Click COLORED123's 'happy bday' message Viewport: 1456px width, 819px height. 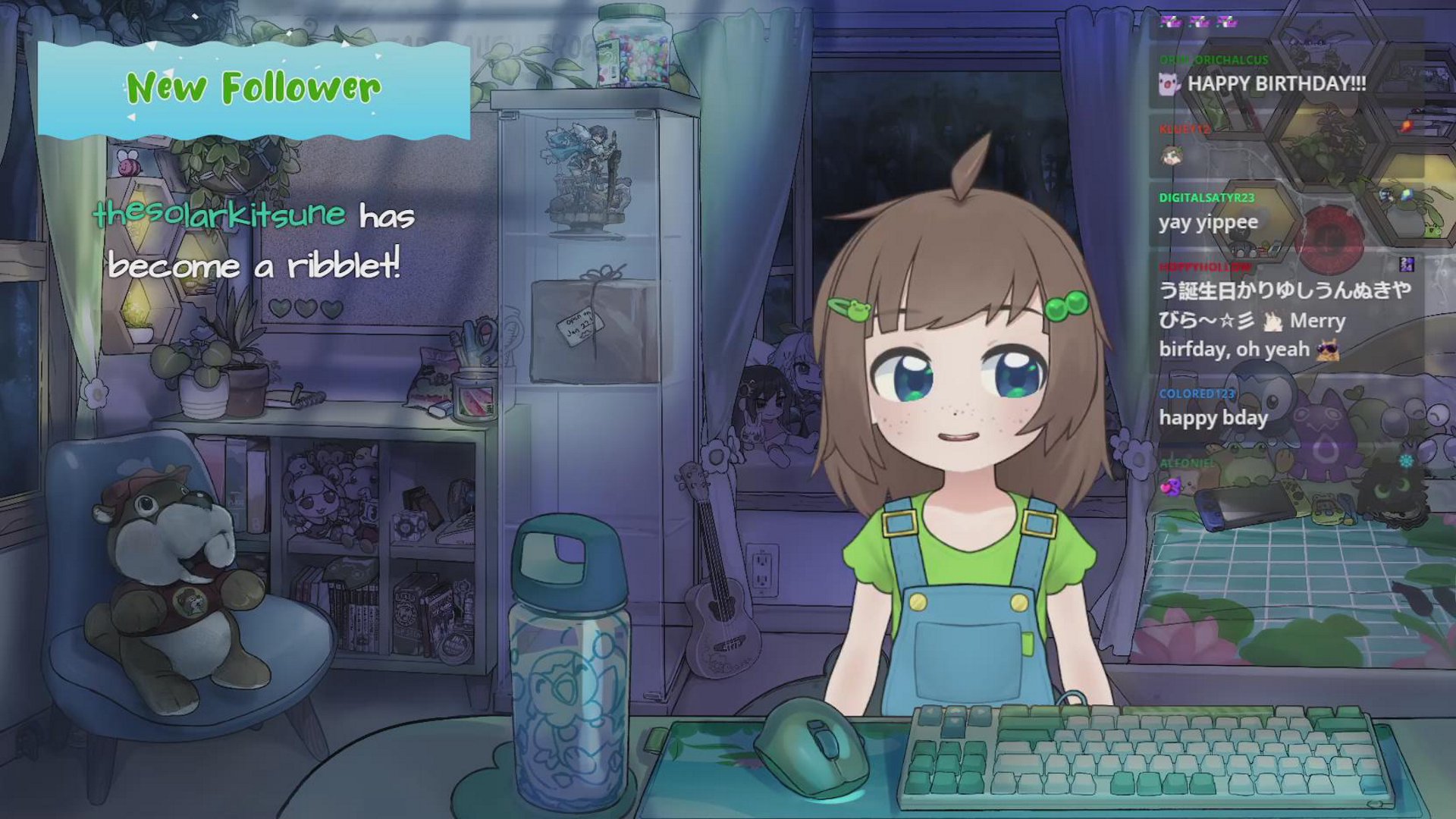pyautogui.click(x=1213, y=418)
